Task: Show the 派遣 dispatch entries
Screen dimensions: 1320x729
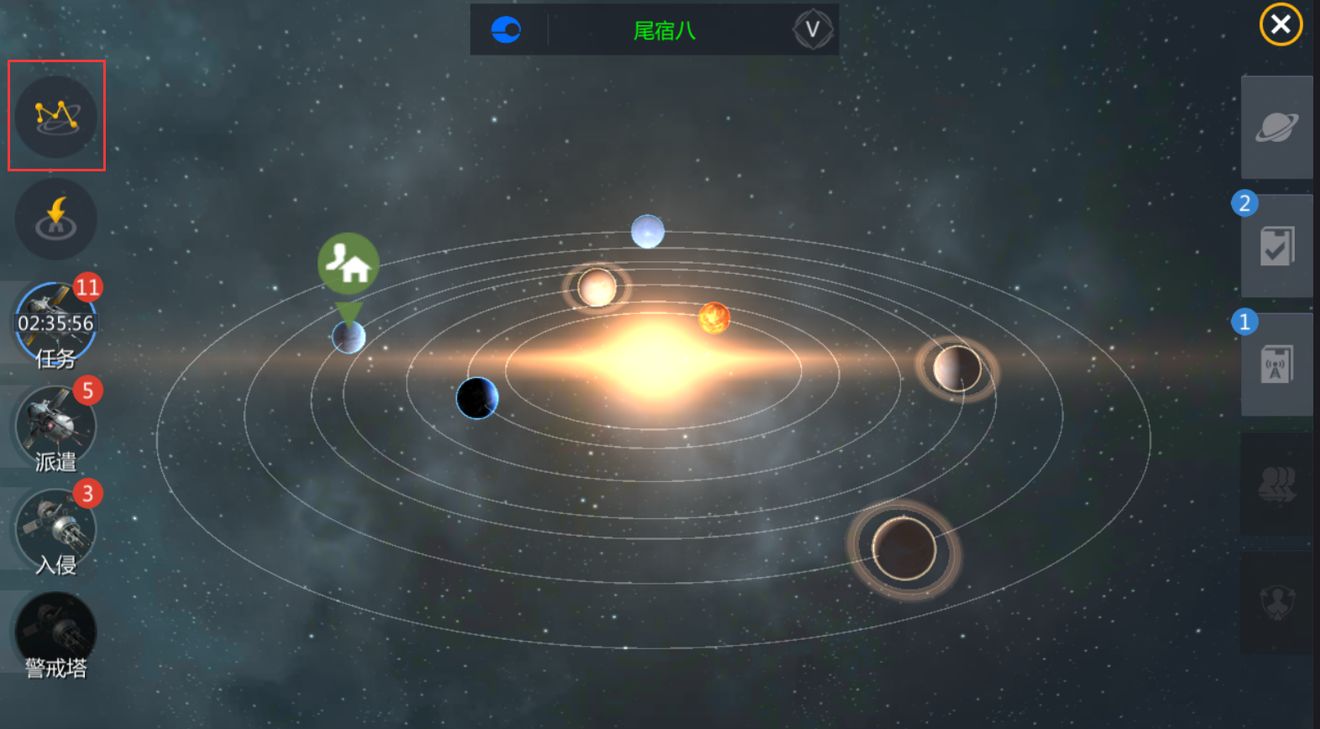Action: (x=56, y=427)
